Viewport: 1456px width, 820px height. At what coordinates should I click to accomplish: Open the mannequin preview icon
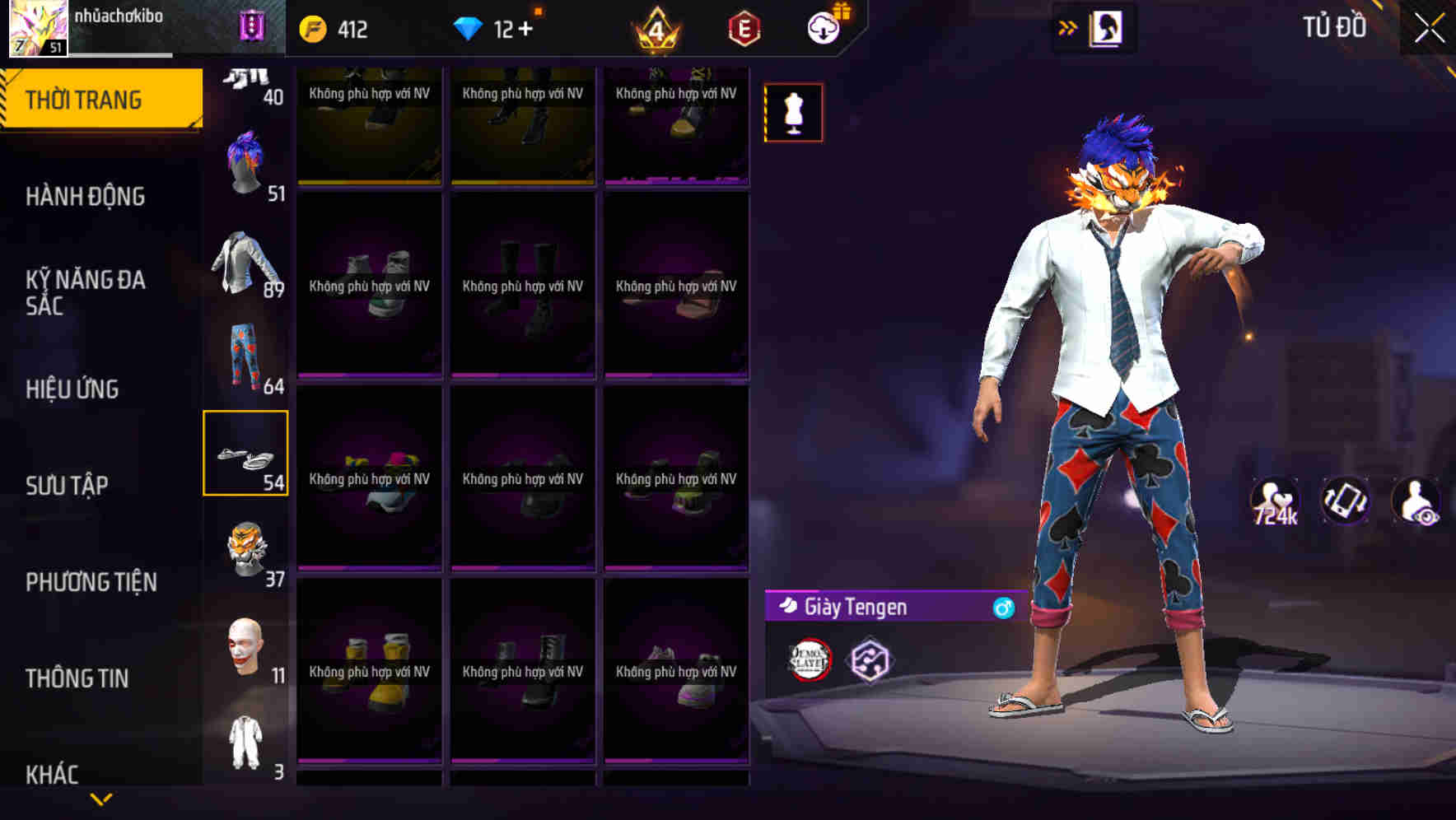793,112
